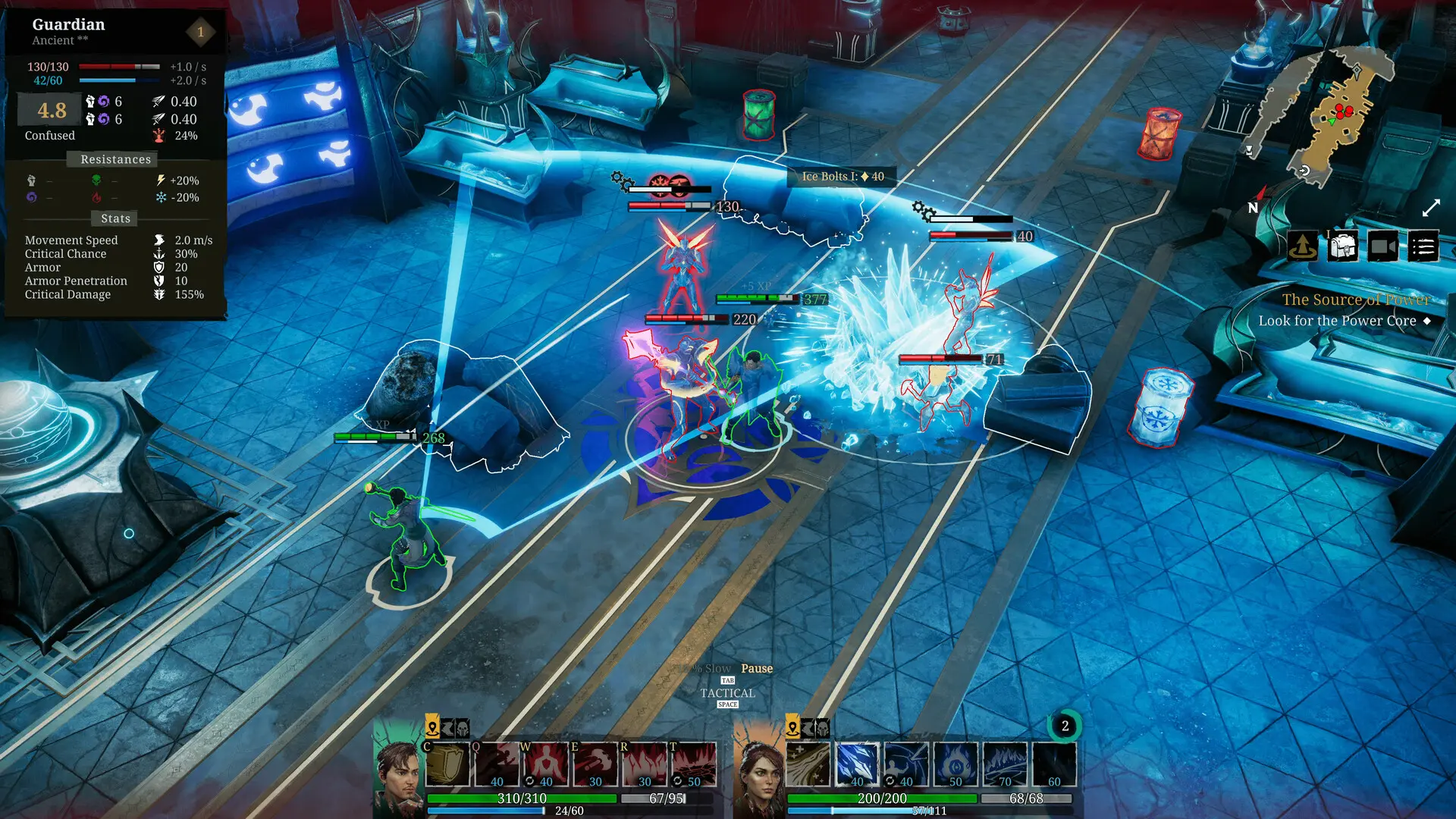Toggle the yellow ping marker above the male portrait
Viewport: 1456px width, 819px height.
click(x=432, y=729)
